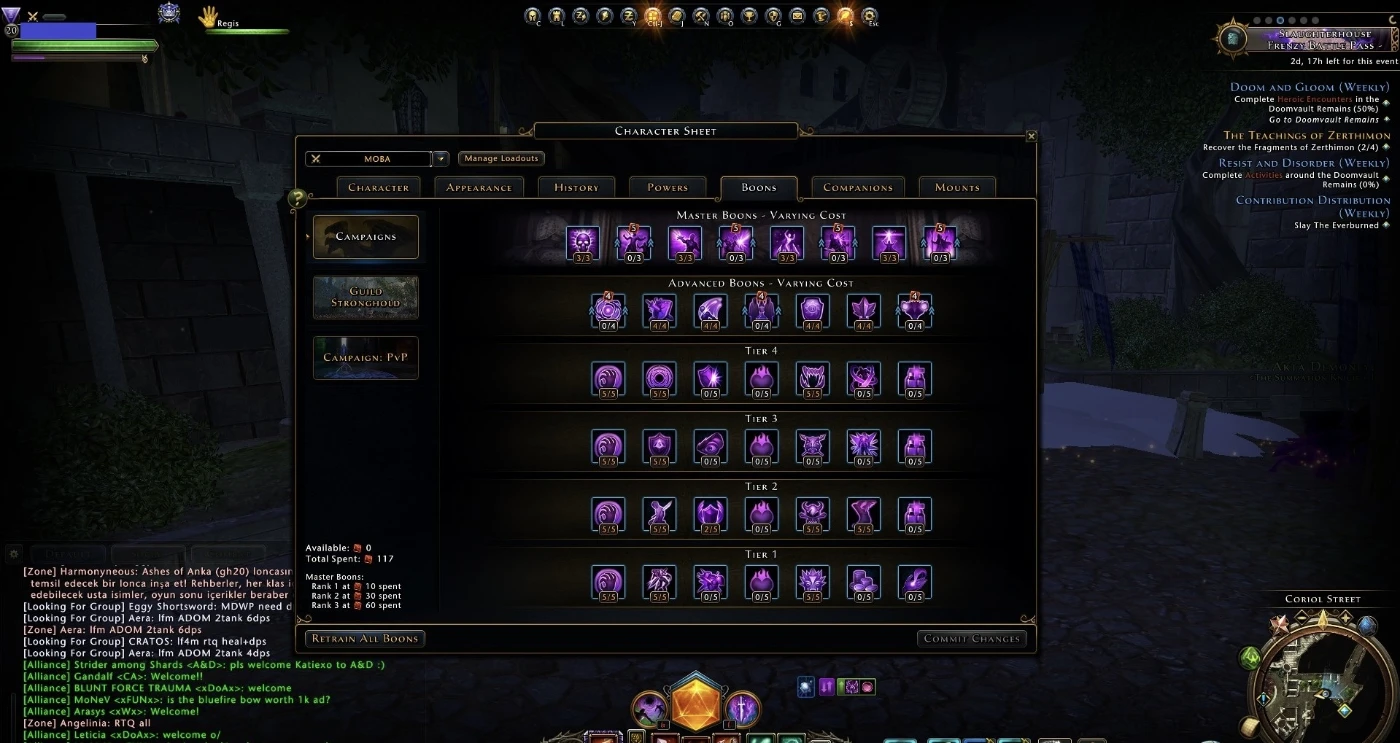Switch to the Character tab
This screenshot has height=743, width=1400.
pyautogui.click(x=378, y=187)
